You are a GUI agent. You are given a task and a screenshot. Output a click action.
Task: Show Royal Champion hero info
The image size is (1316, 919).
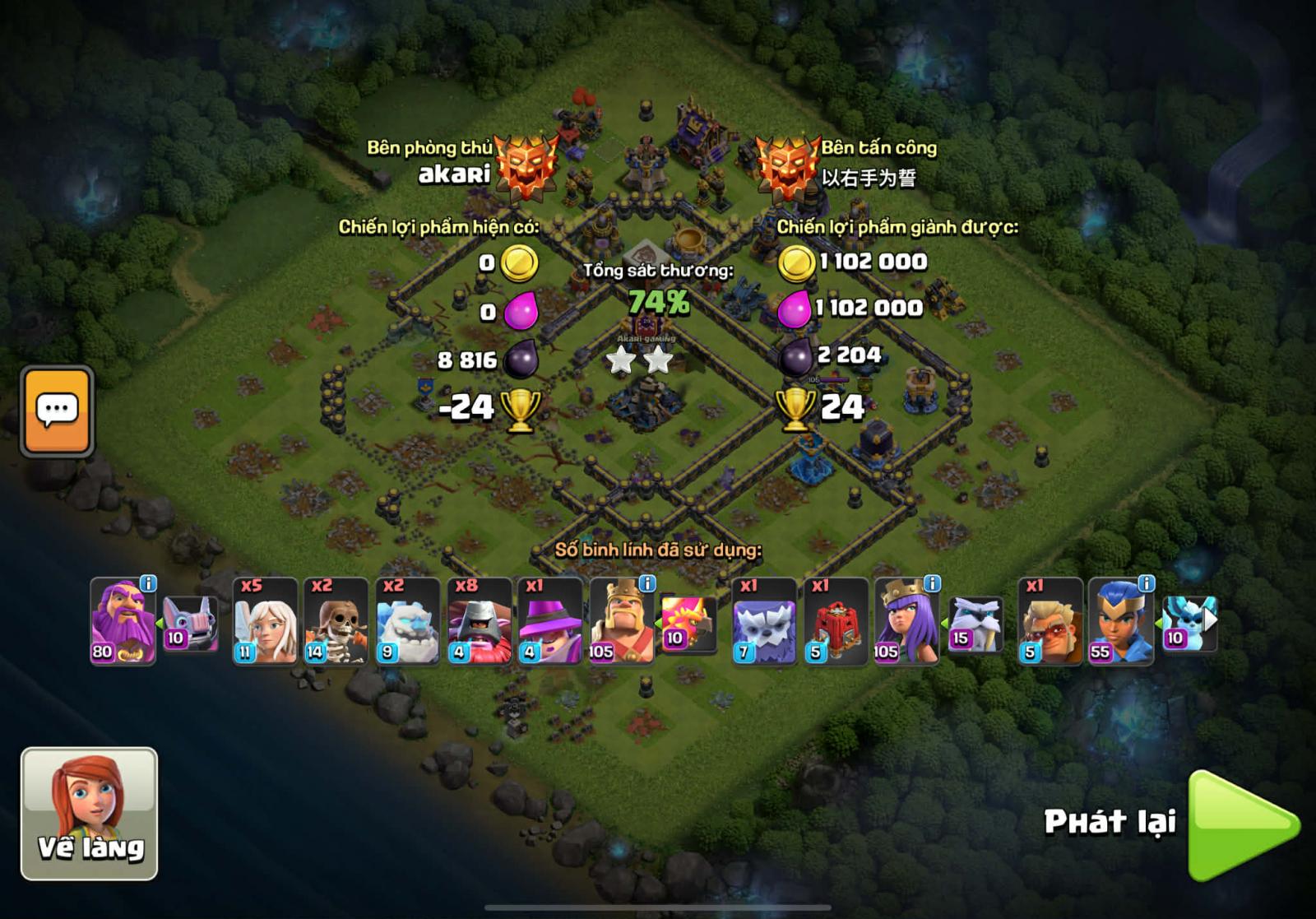click(1146, 583)
